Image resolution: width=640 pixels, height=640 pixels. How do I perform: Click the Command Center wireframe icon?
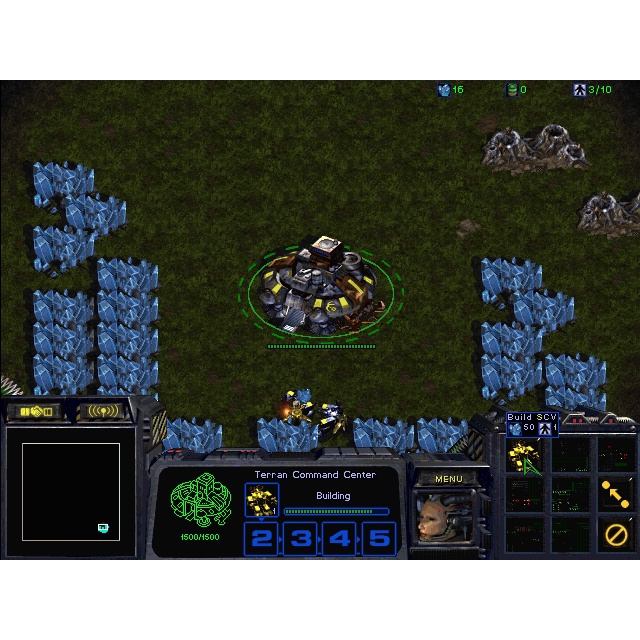click(x=198, y=500)
